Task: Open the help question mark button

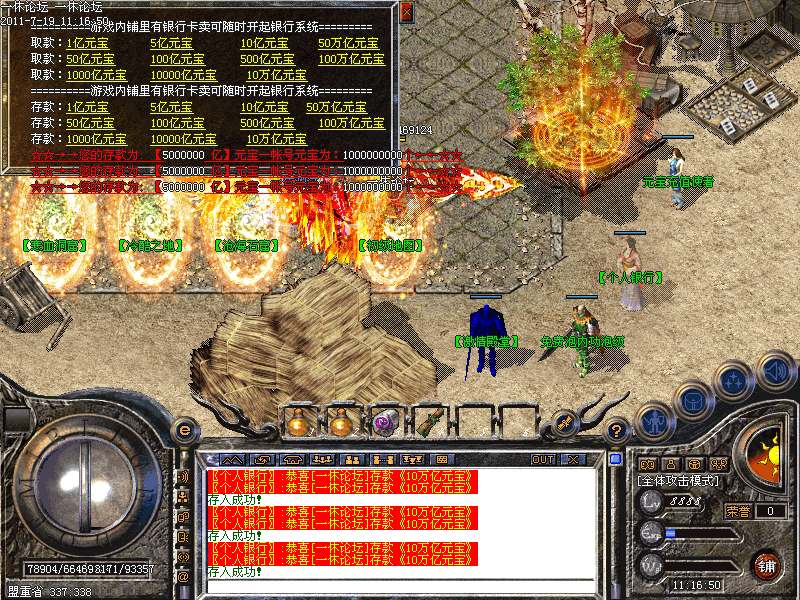Action: coord(616,429)
